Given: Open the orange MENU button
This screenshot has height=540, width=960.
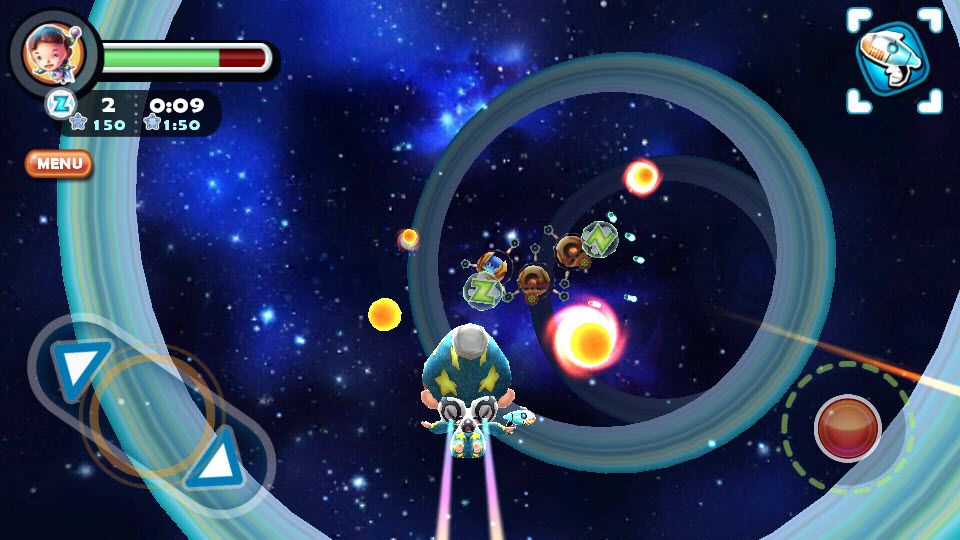Looking at the screenshot, I should [59, 163].
